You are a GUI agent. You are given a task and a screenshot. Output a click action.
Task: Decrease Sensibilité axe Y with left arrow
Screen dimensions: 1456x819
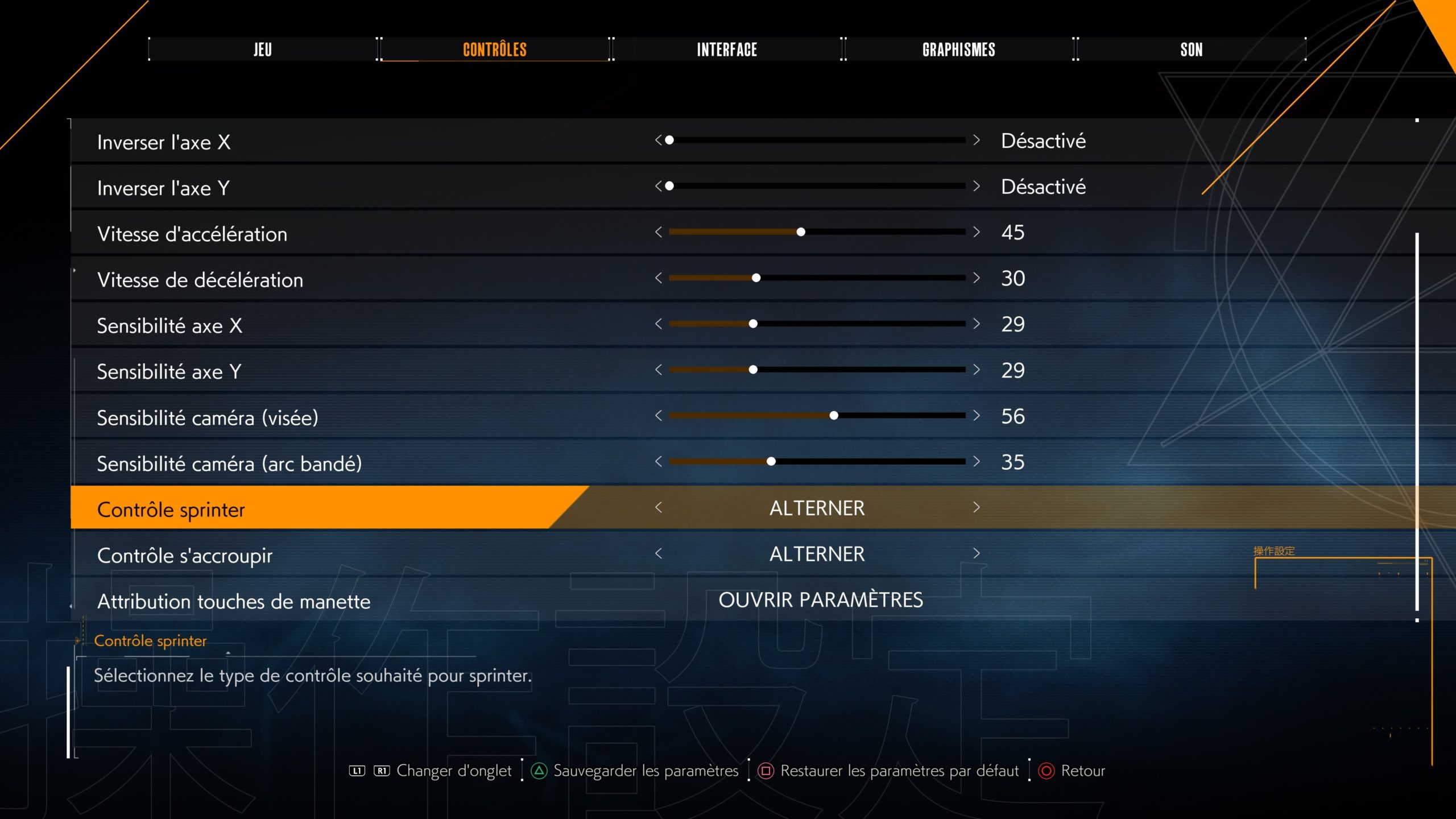pyautogui.click(x=659, y=370)
